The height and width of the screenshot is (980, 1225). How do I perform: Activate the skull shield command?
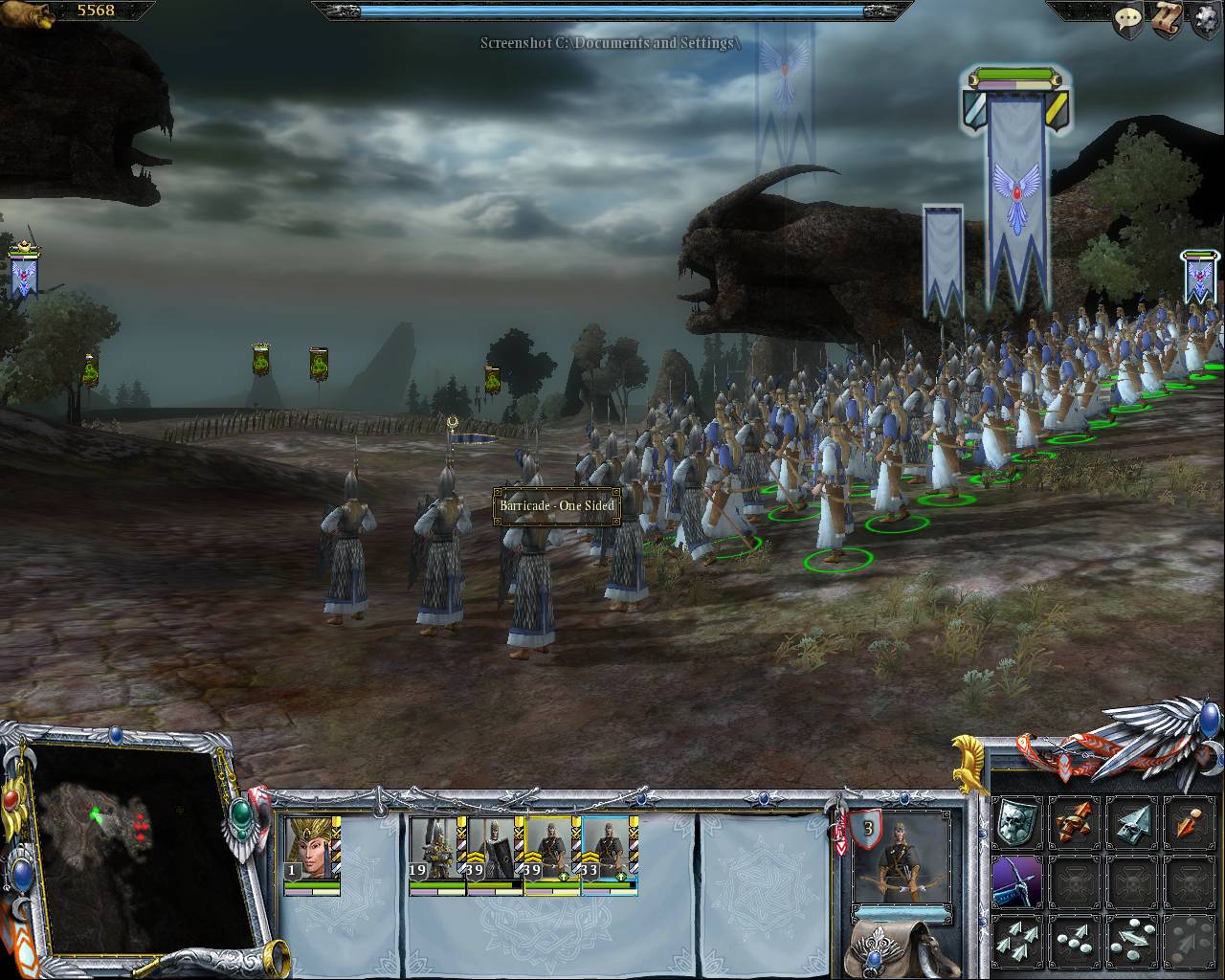click(1015, 821)
